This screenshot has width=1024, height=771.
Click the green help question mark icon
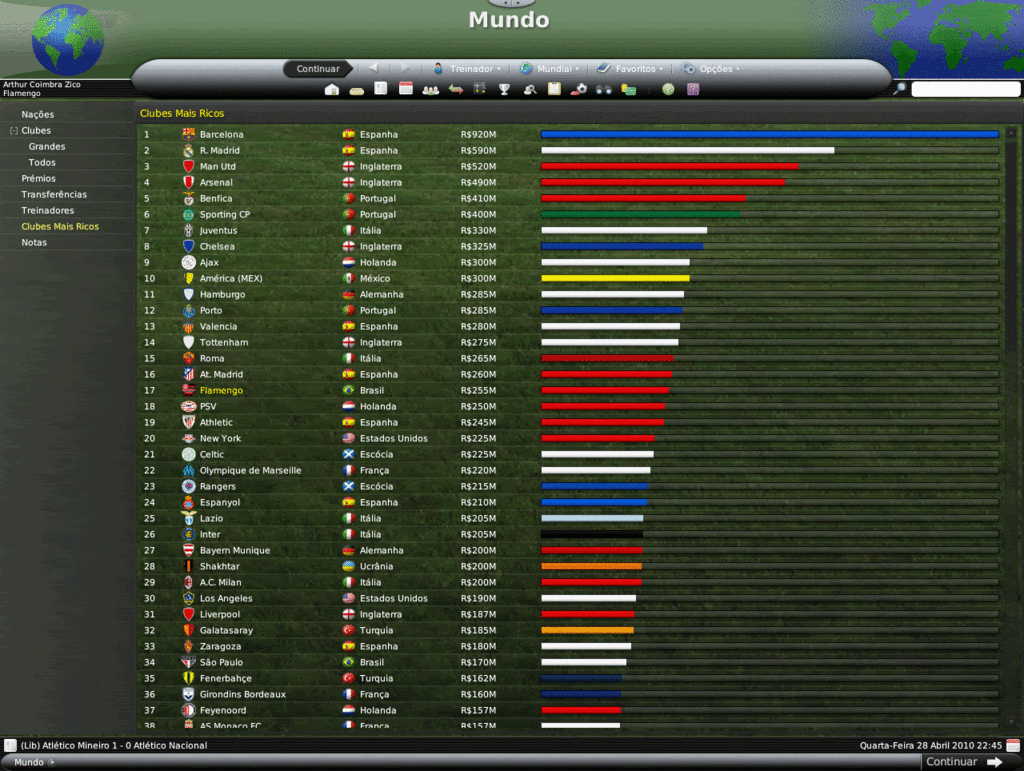point(668,89)
